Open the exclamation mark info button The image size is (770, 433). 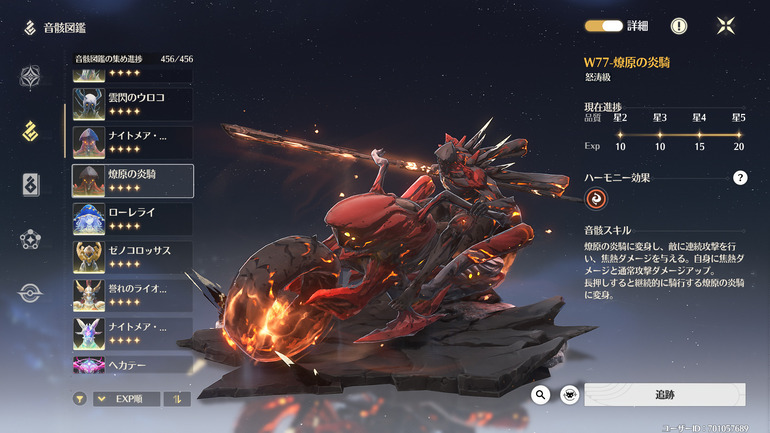pyautogui.click(x=678, y=26)
